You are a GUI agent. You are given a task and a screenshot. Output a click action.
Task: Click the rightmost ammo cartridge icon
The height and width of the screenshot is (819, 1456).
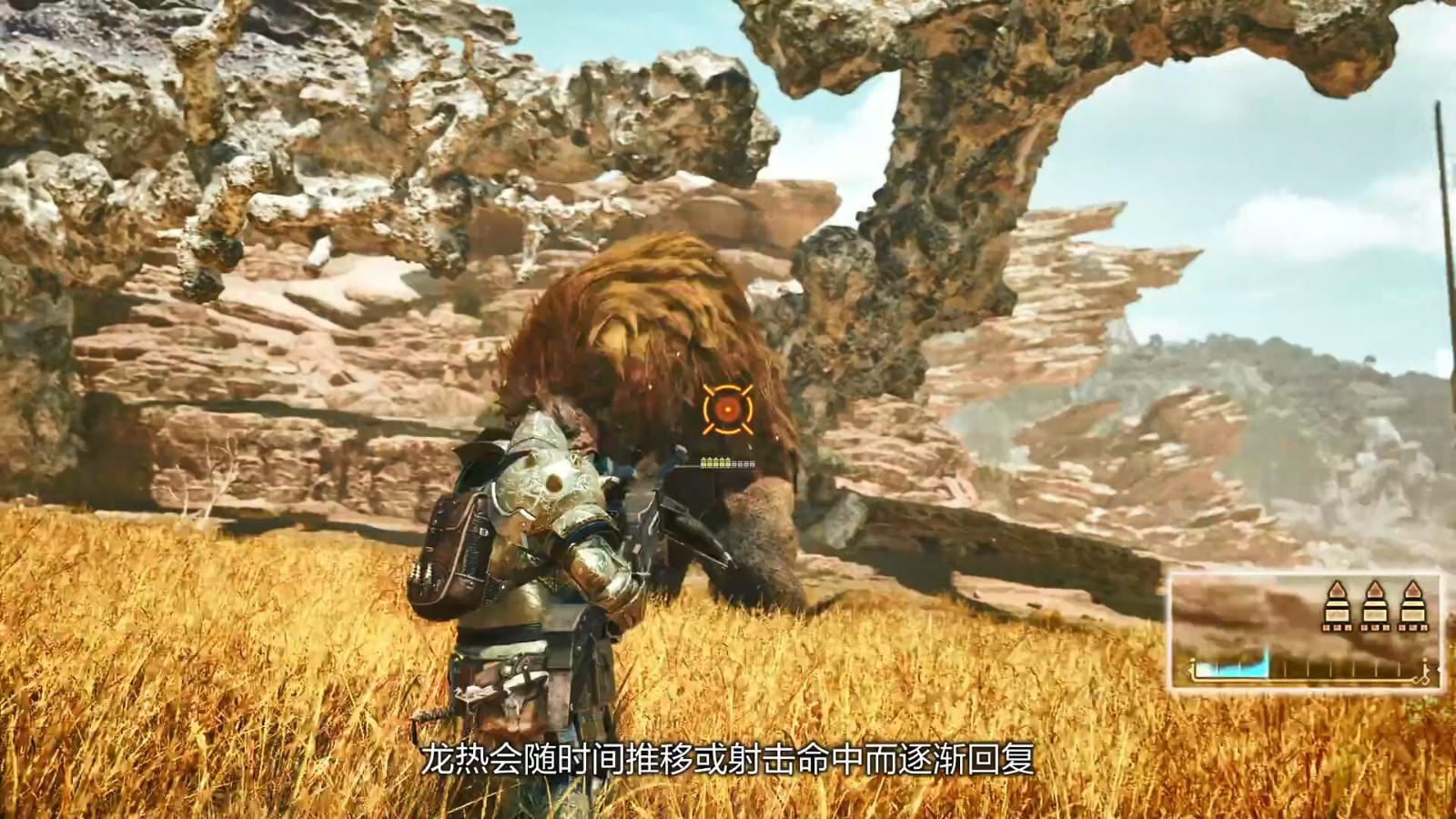coord(1412,606)
